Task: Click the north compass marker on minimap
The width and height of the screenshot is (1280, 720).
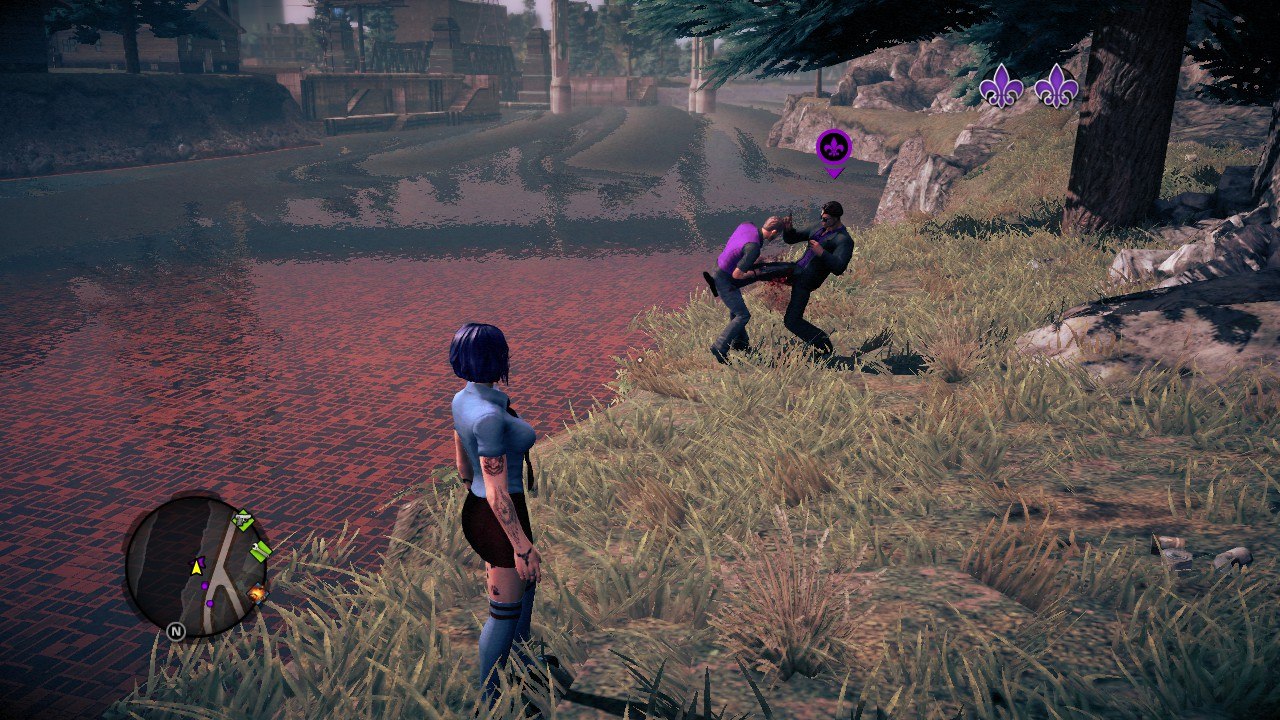Action: coord(176,631)
